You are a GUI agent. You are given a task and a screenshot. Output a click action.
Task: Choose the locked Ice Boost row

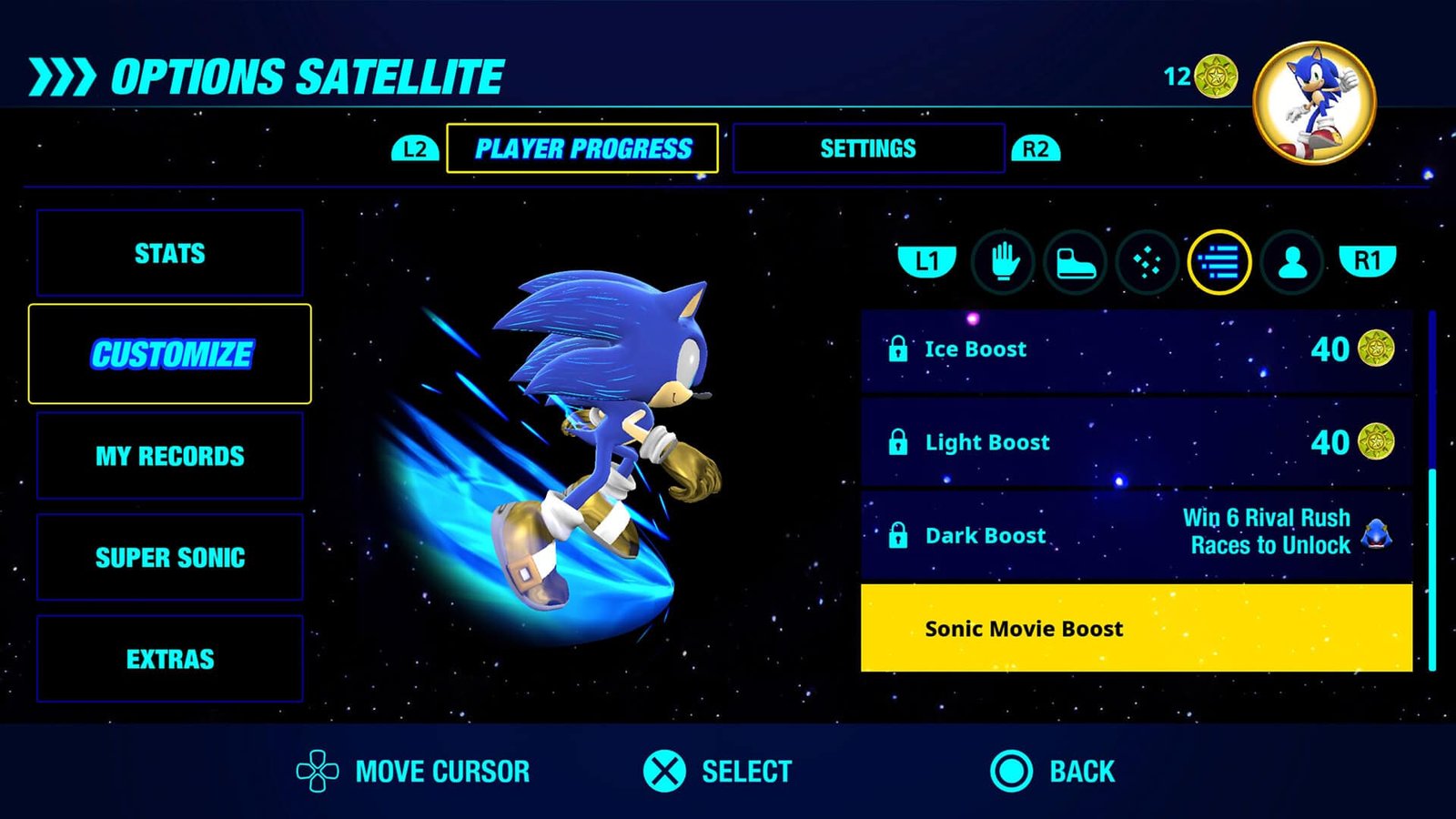[1136, 349]
